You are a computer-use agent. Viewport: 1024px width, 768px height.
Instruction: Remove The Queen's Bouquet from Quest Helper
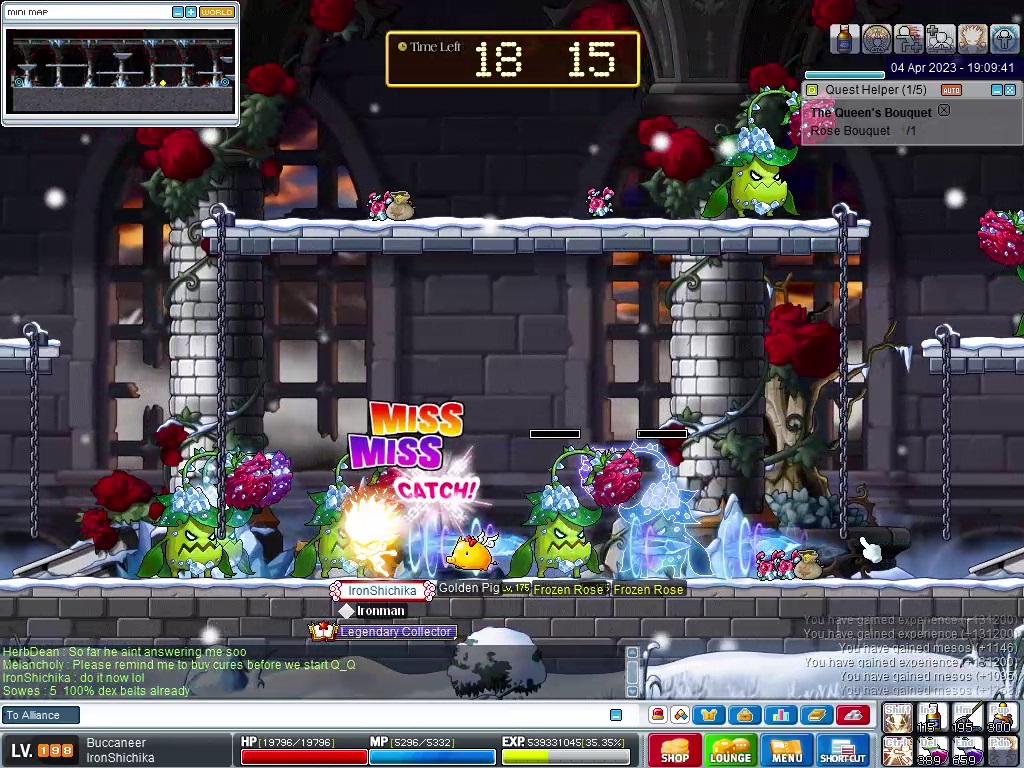pos(943,111)
